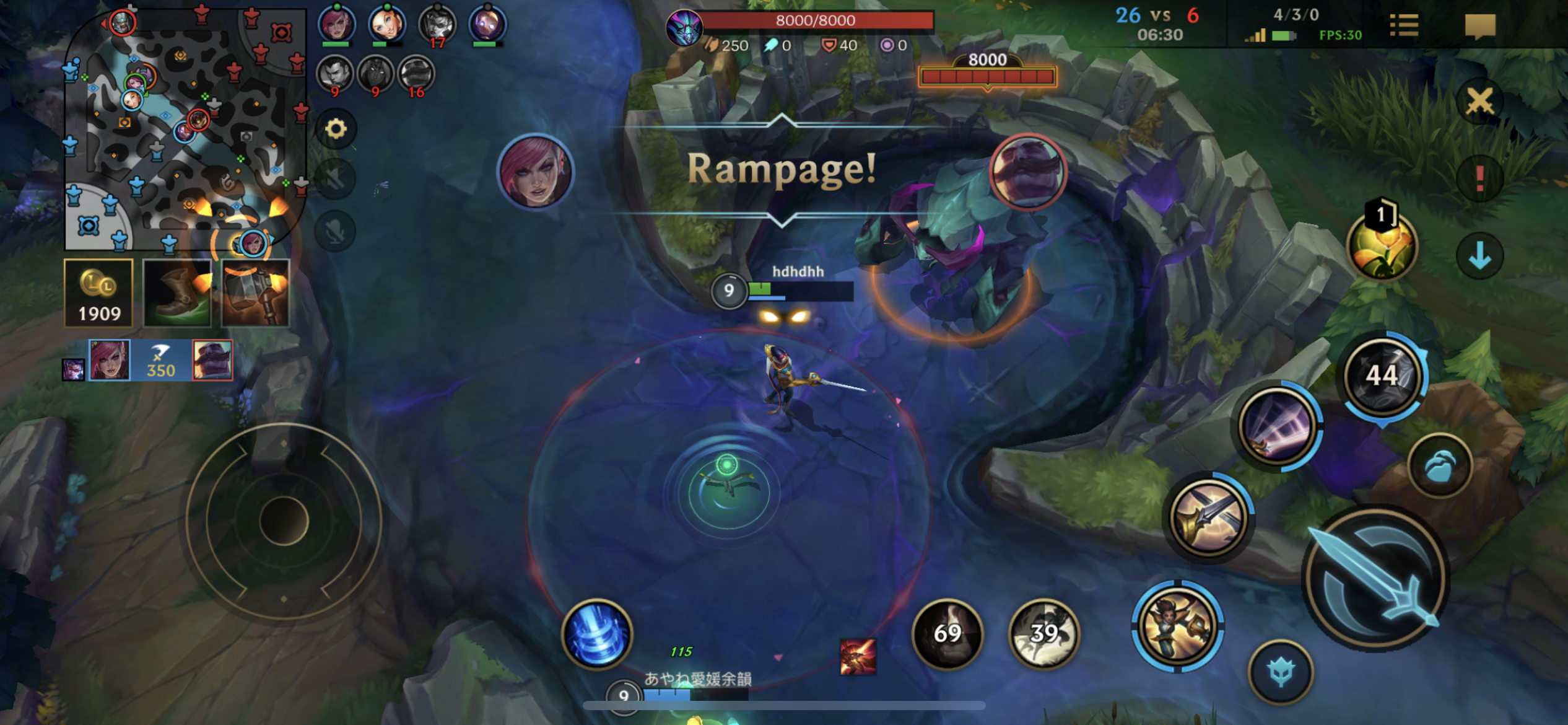Viewport: 1568px width, 725px height.
Task: Open the gear settings menu
Action: pyautogui.click(x=336, y=129)
